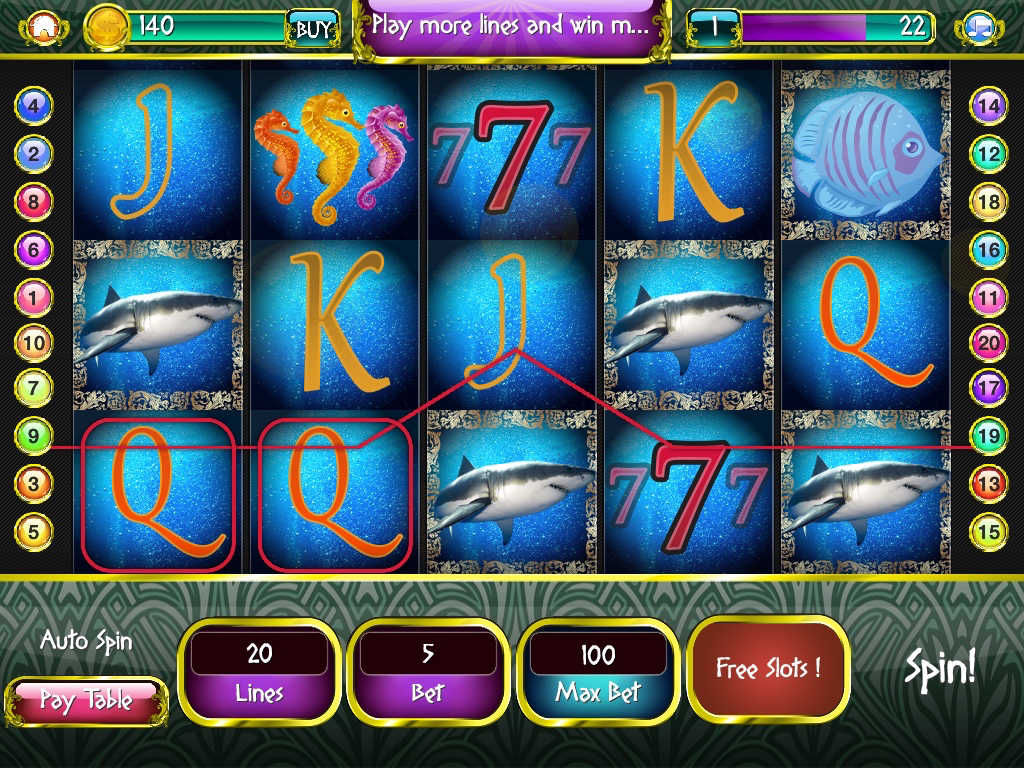
Task: Choose payline 4 marker
Action: point(33,105)
